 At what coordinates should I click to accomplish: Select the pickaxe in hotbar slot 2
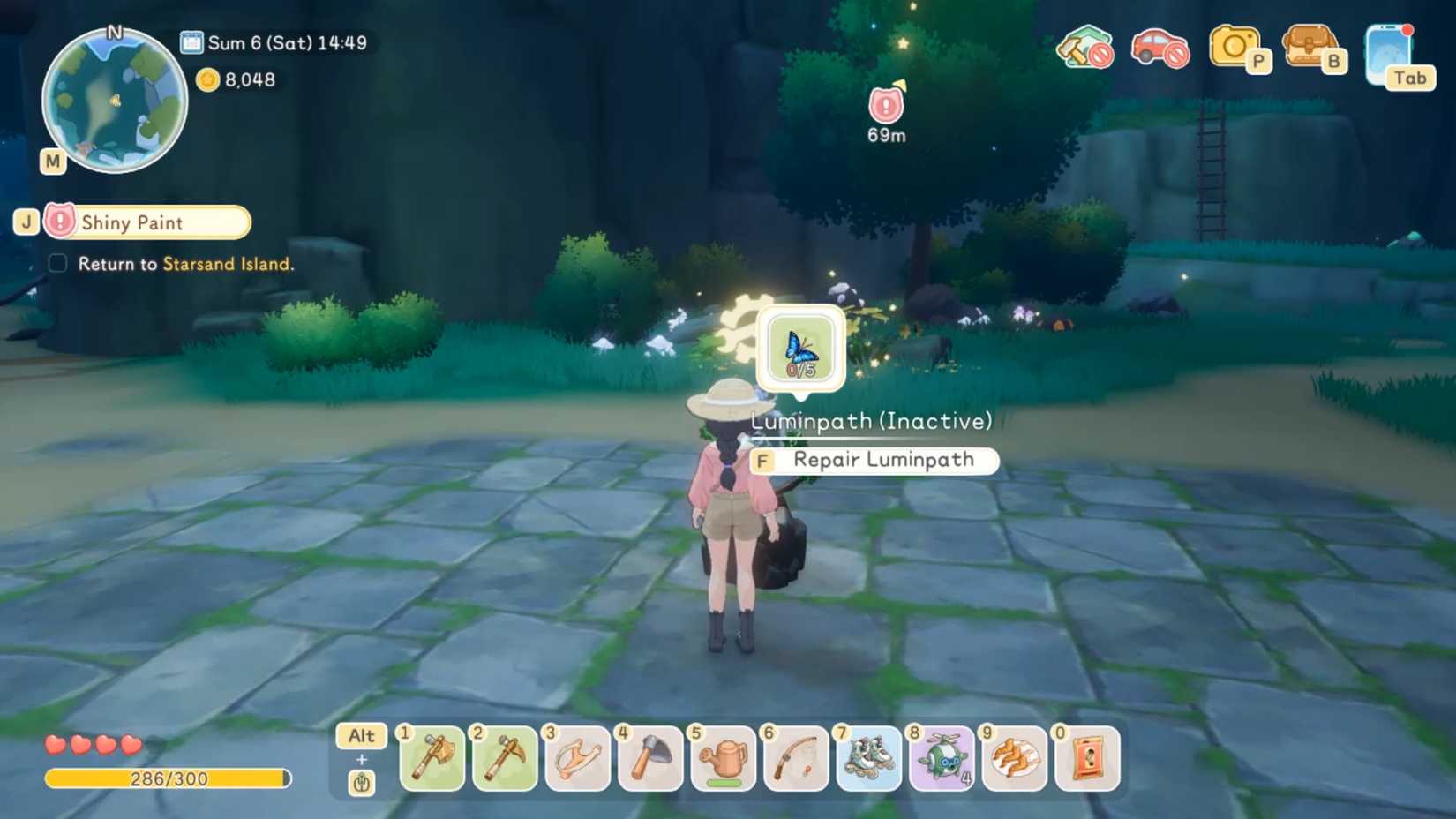(x=505, y=759)
